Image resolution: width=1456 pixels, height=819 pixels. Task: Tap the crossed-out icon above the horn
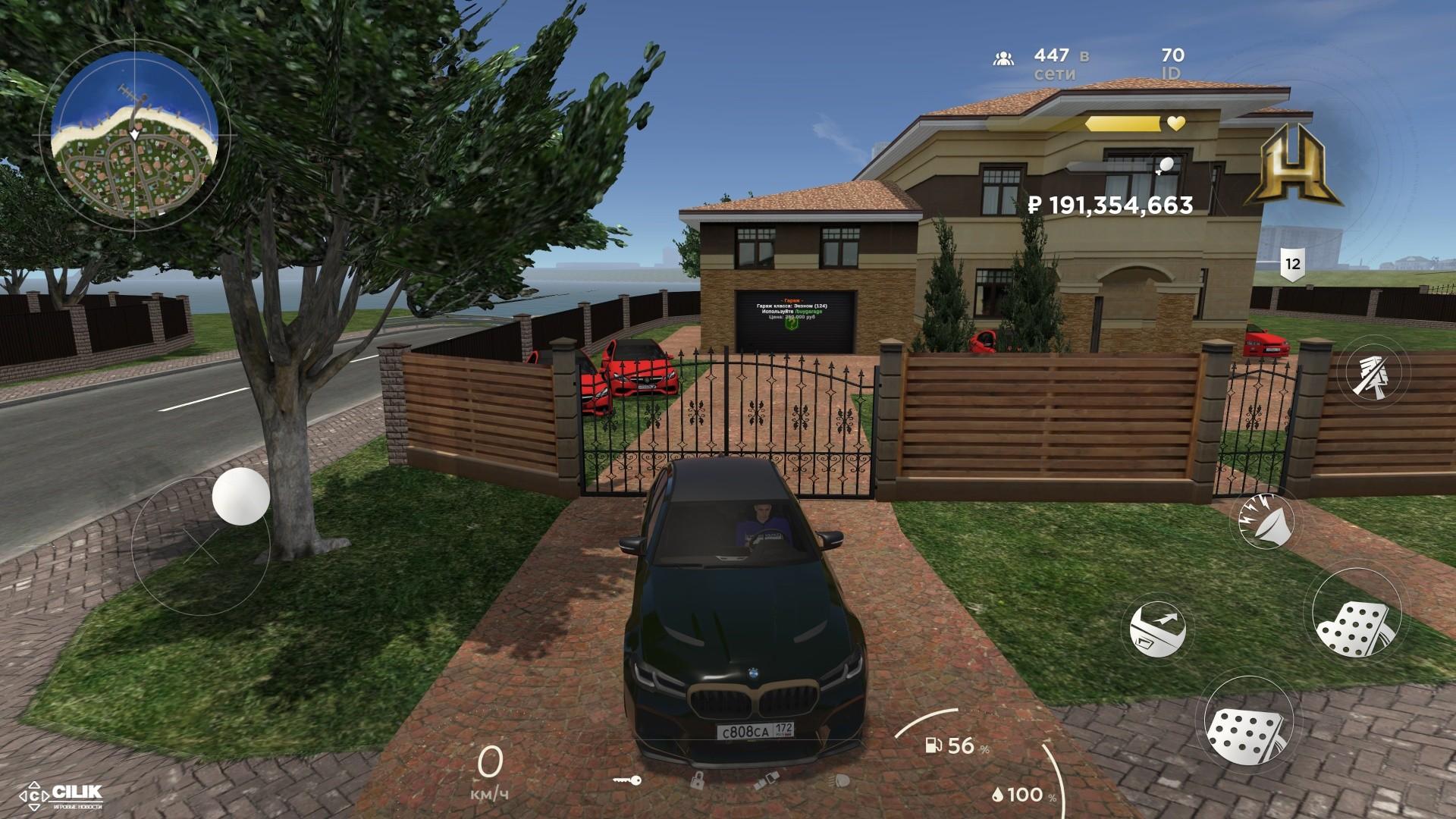[1378, 373]
